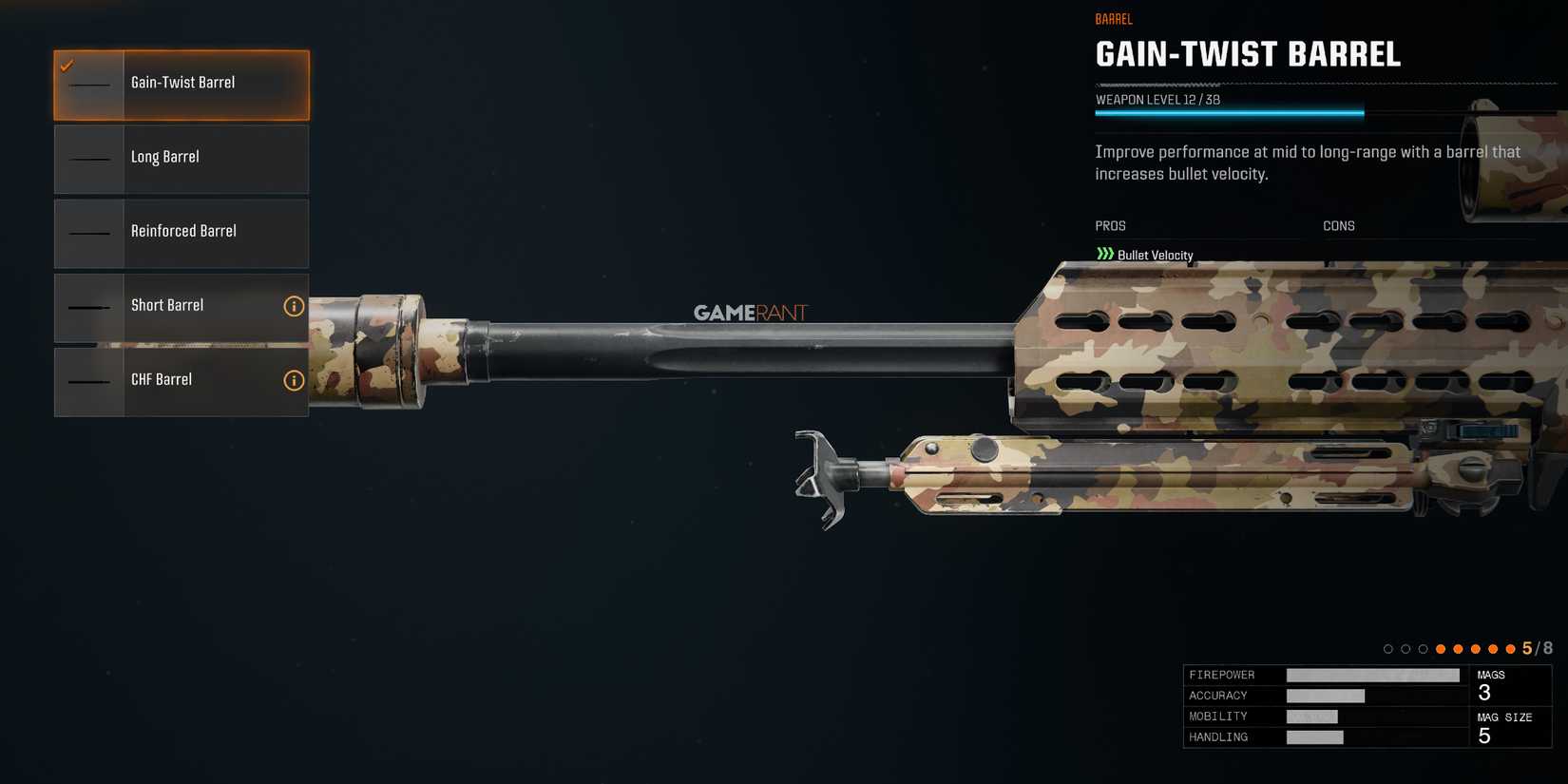This screenshot has height=784, width=1568.
Task: Click the CHF Barrel info icon
Action: click(294, 379)
